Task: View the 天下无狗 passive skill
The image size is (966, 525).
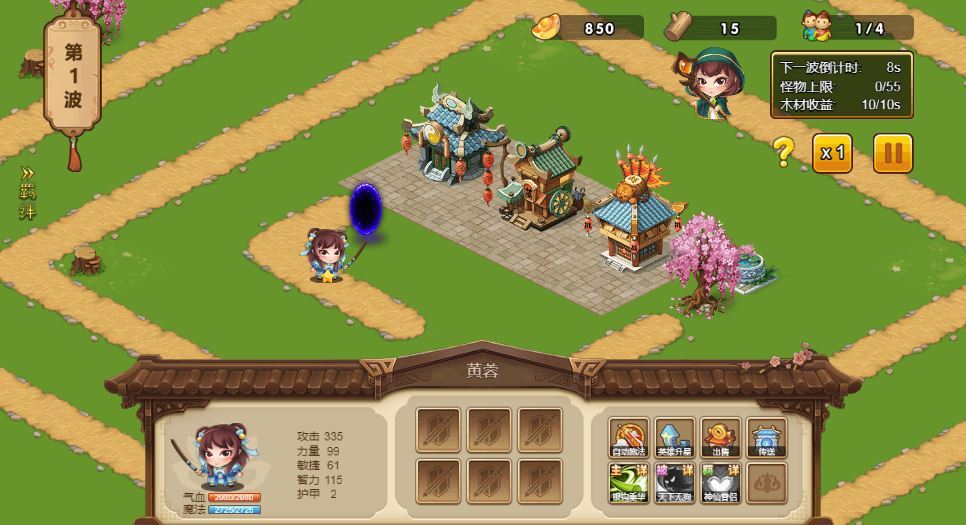Action: (675, 483)
